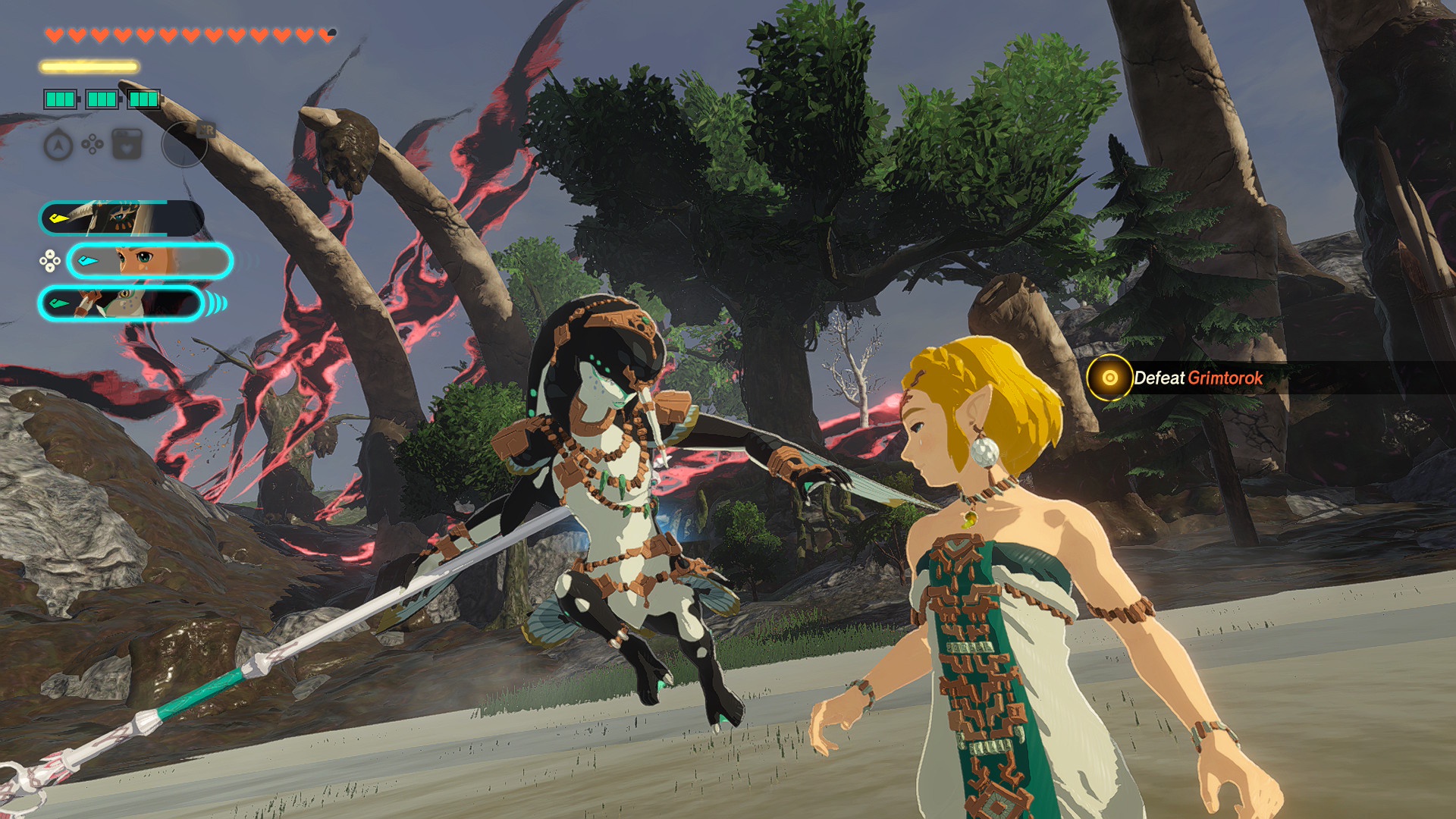Activate the empty circular ability slot
The image size is (1456, 819).
coord(184,144)
